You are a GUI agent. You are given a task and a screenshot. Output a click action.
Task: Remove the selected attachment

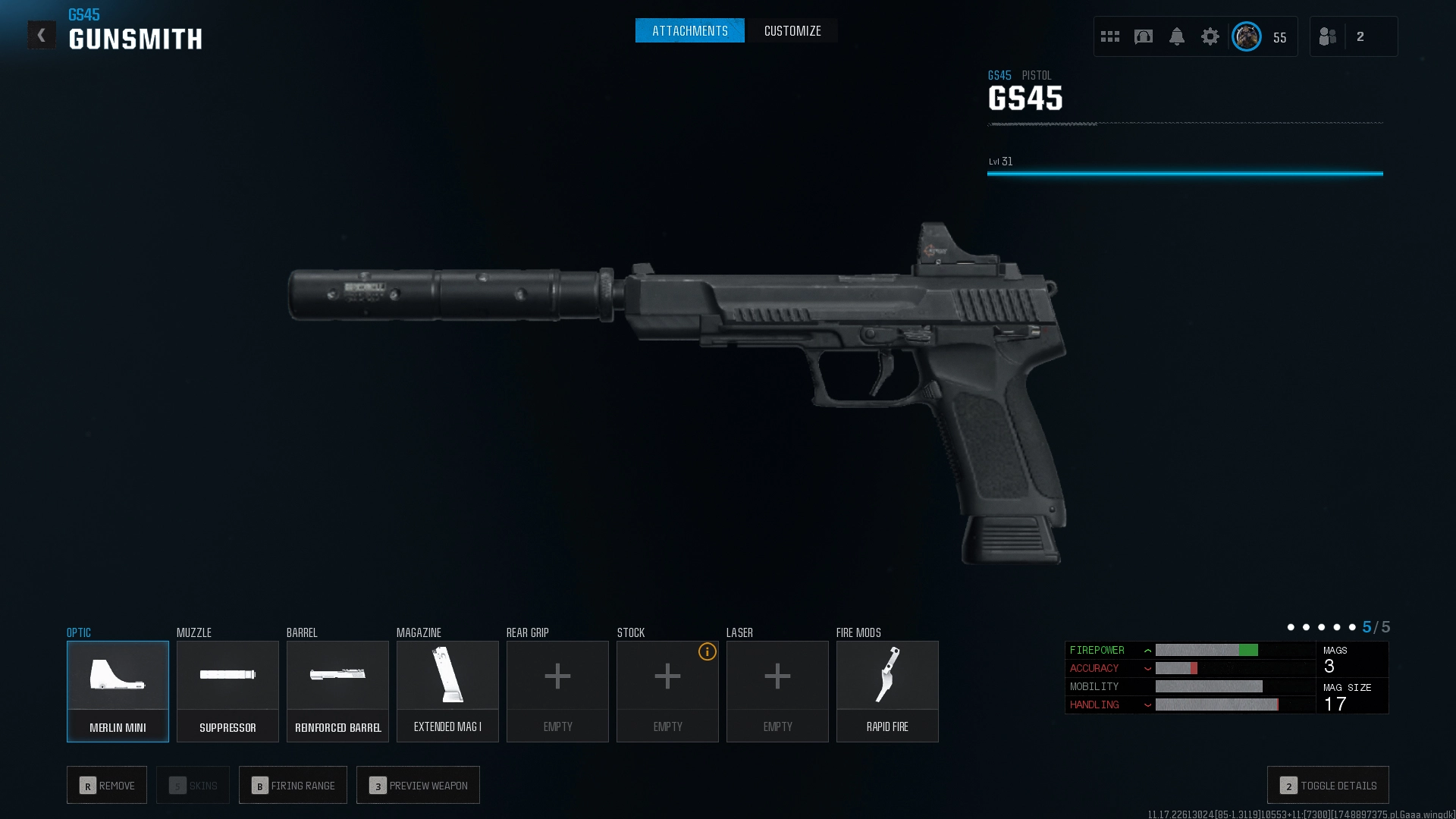click(x=107, y=785)
